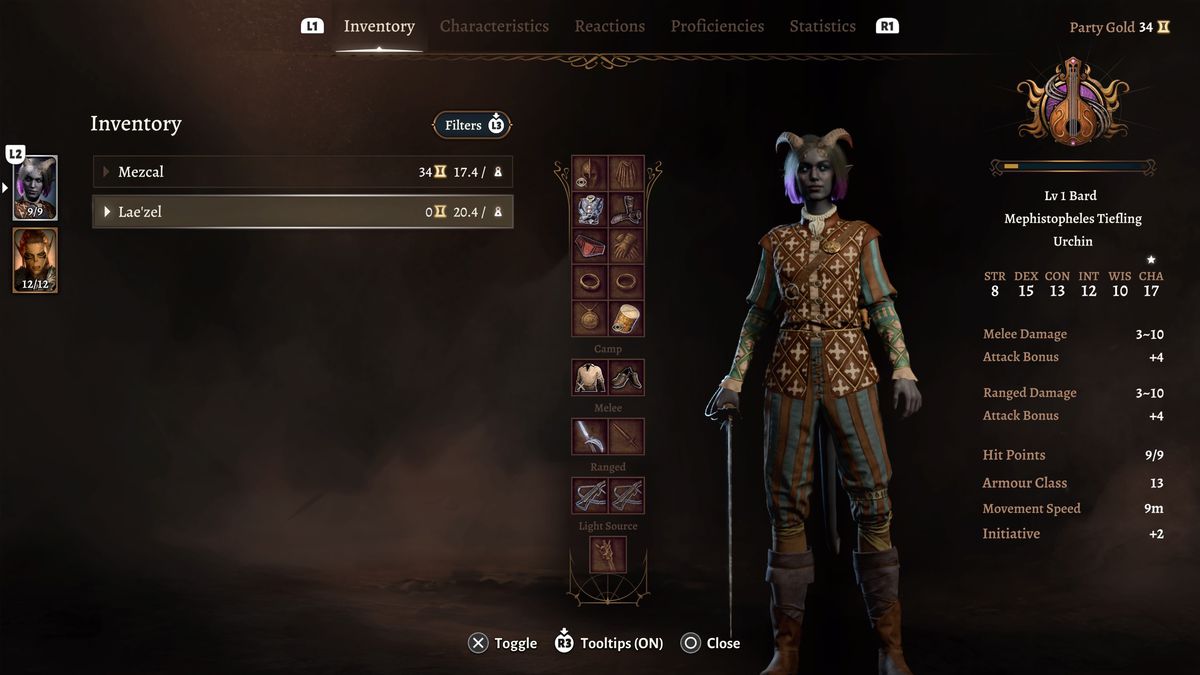The image size is (1200, 675).
Task: Choose the boots equipment slot
Action: (627, 210)
